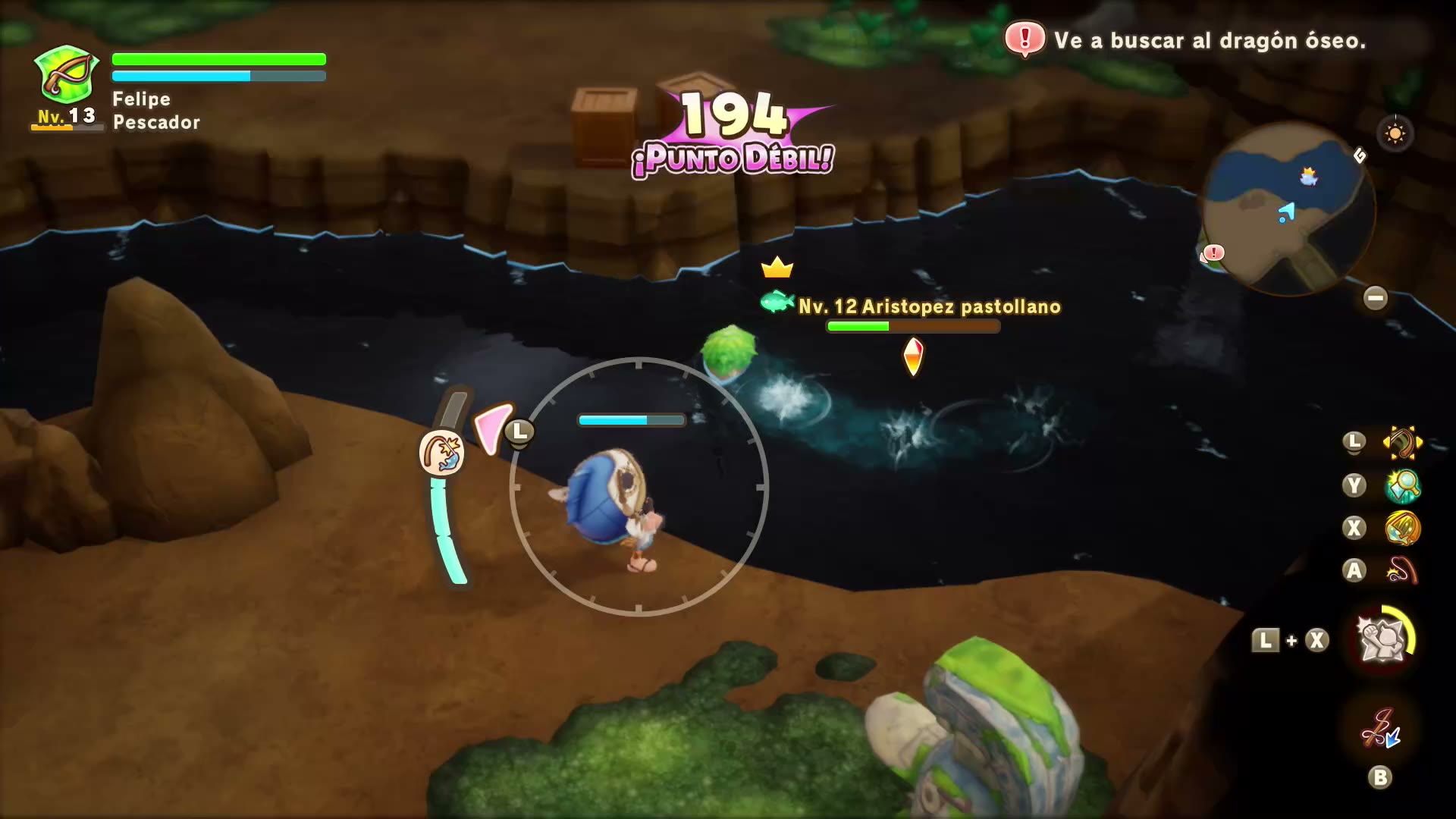Click the fishing rod stow icon
Image resolution: width=1456 pixels, height=819 pixels.
pos(1380,728)
